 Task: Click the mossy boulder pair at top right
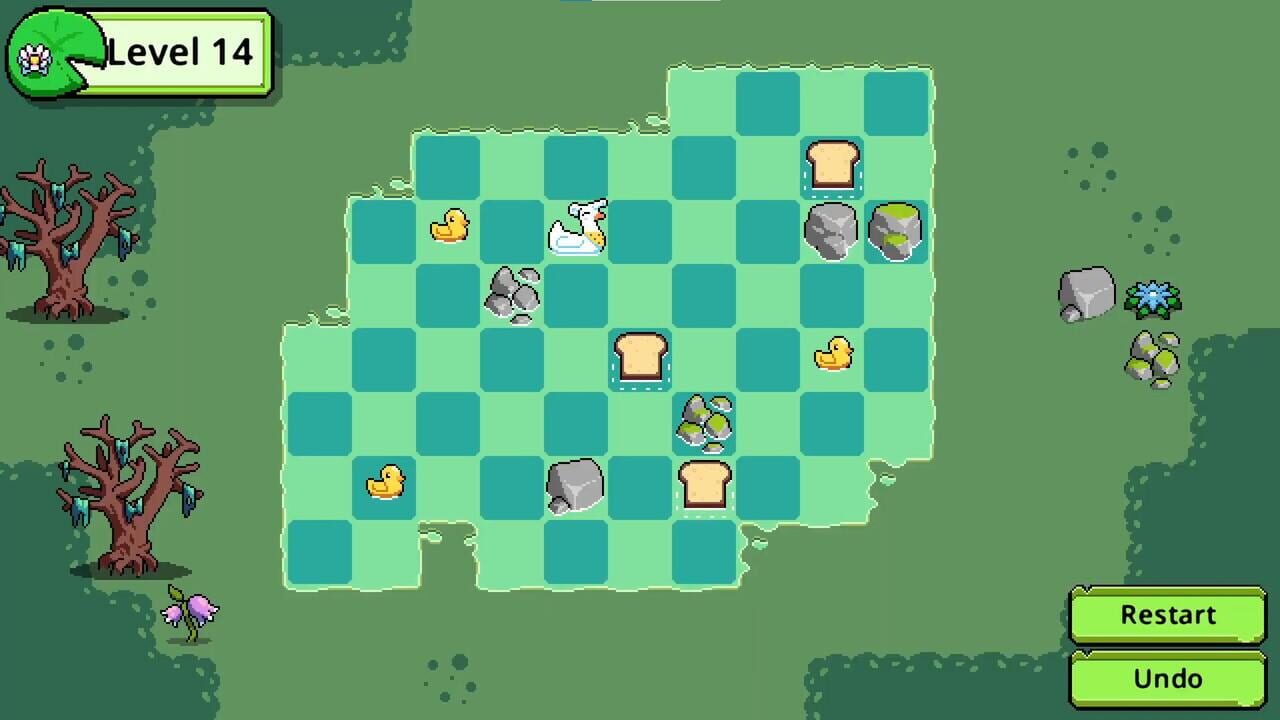point(895,232)
